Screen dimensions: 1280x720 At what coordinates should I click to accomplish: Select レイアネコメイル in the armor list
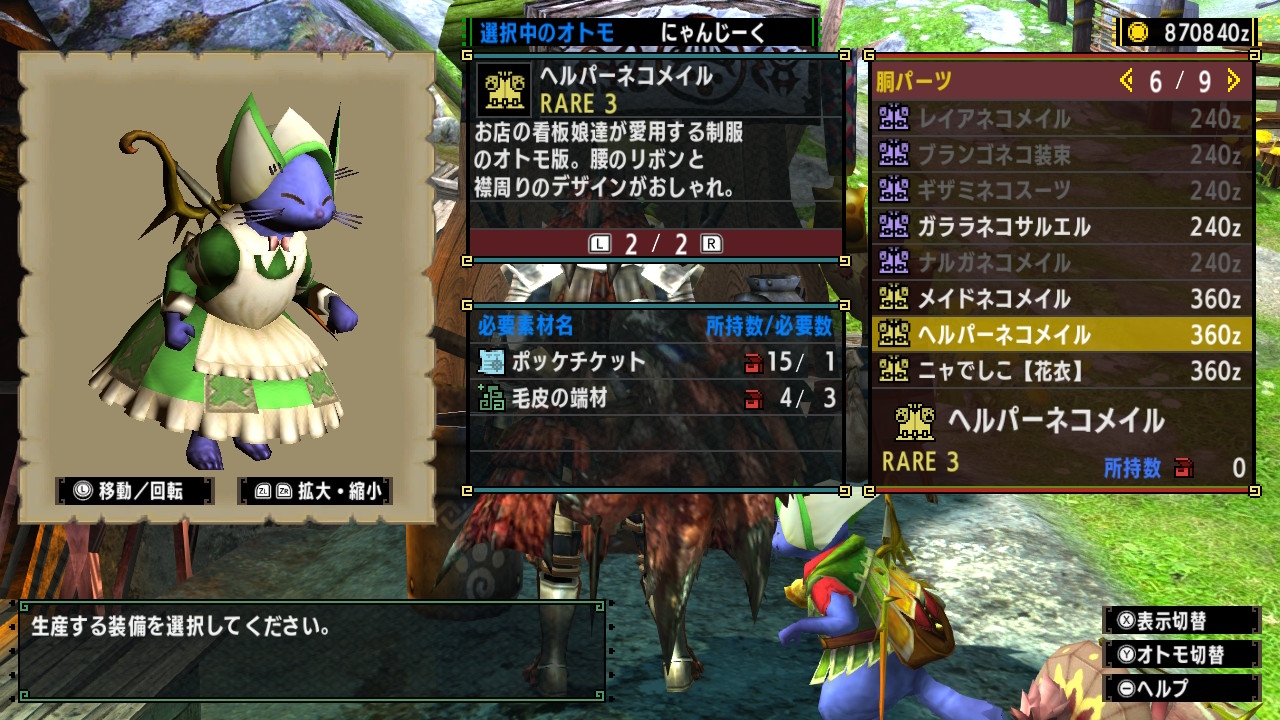tap(1060, 119)
